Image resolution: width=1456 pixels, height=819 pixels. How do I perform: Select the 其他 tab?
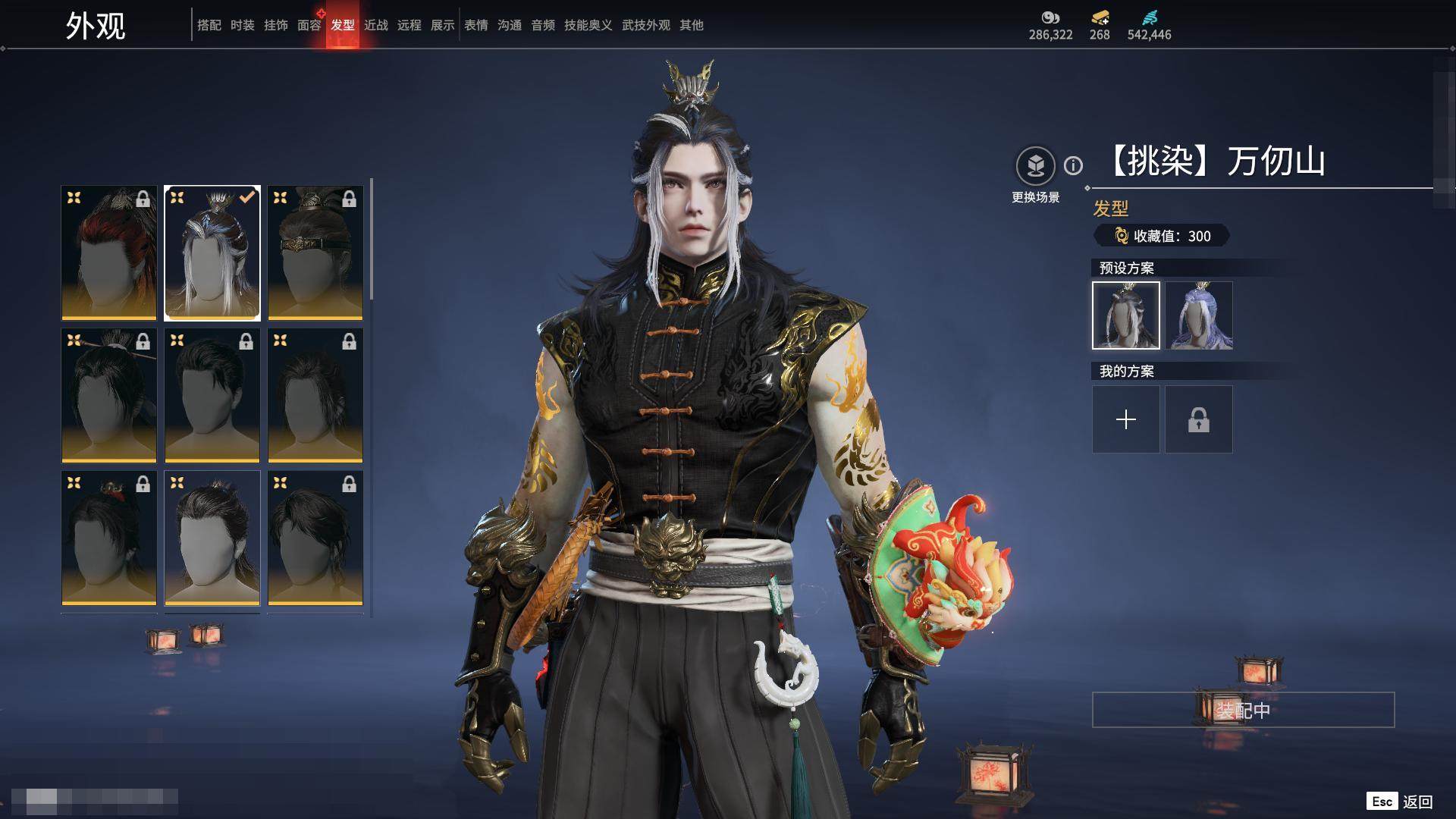(x=691, y=25)
